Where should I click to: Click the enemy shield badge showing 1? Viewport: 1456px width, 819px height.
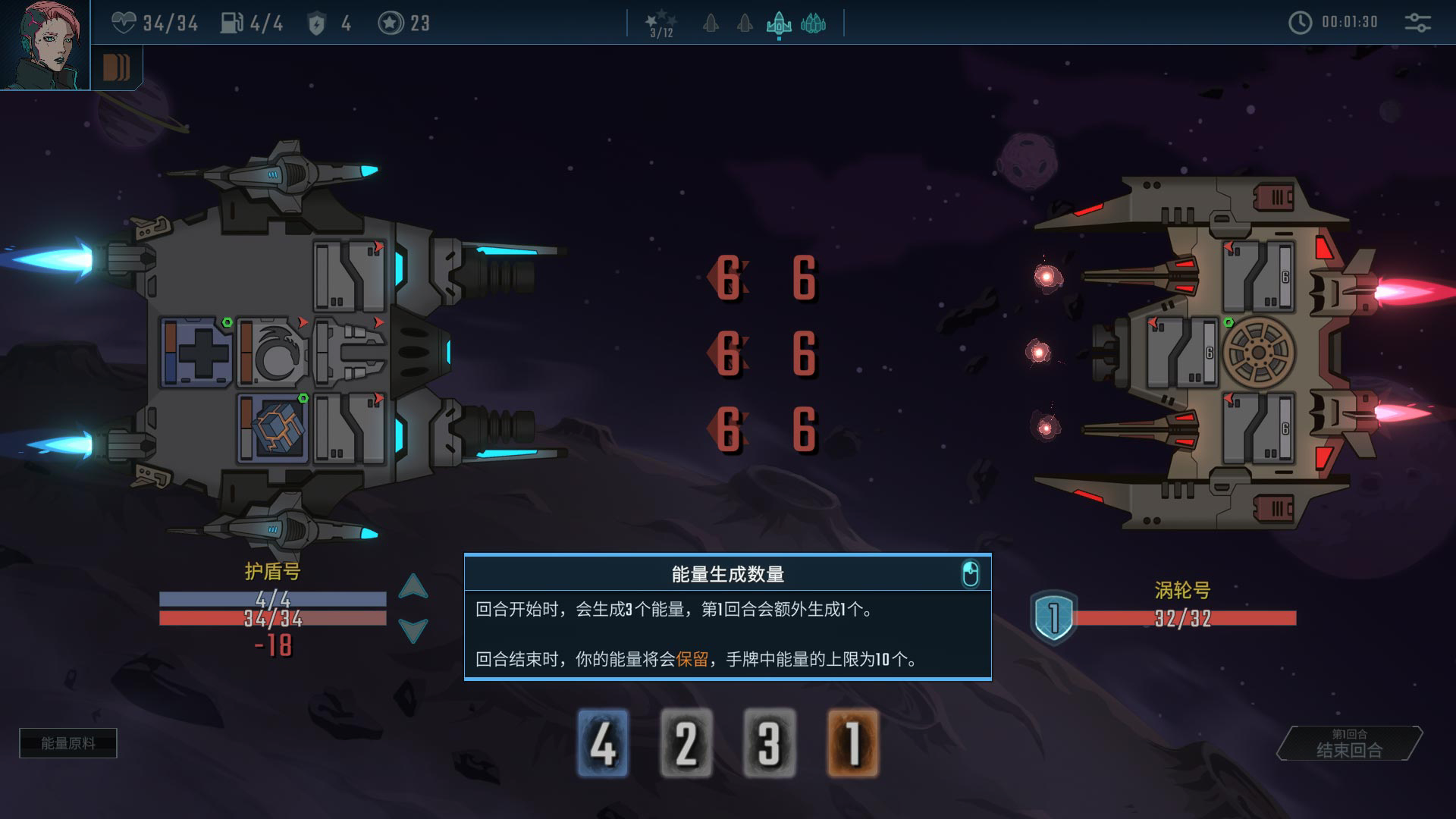pyautogui.click(x=1053, y=617)
